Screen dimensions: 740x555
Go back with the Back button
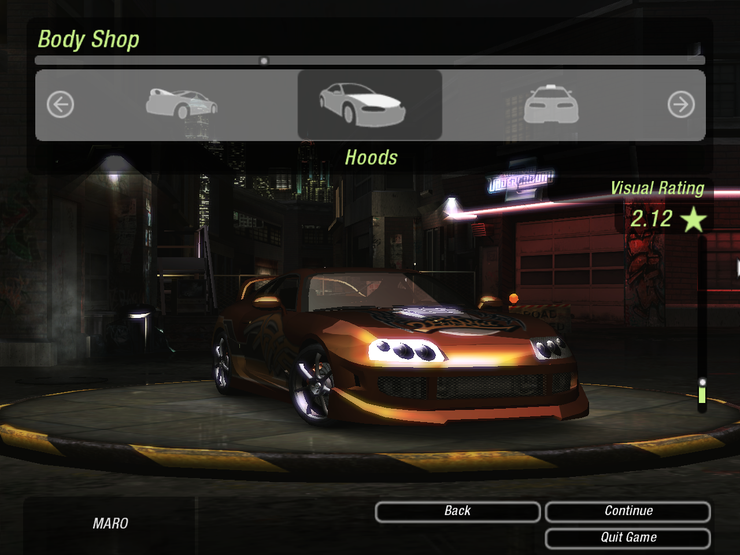[457, 511]
